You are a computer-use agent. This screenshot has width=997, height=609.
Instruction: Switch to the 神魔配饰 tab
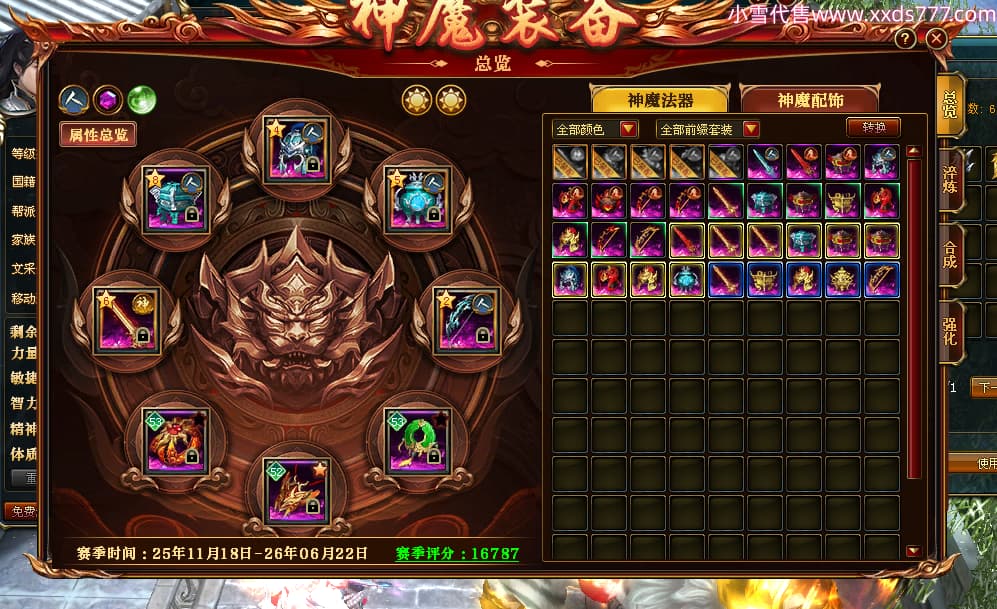(809, 100)
